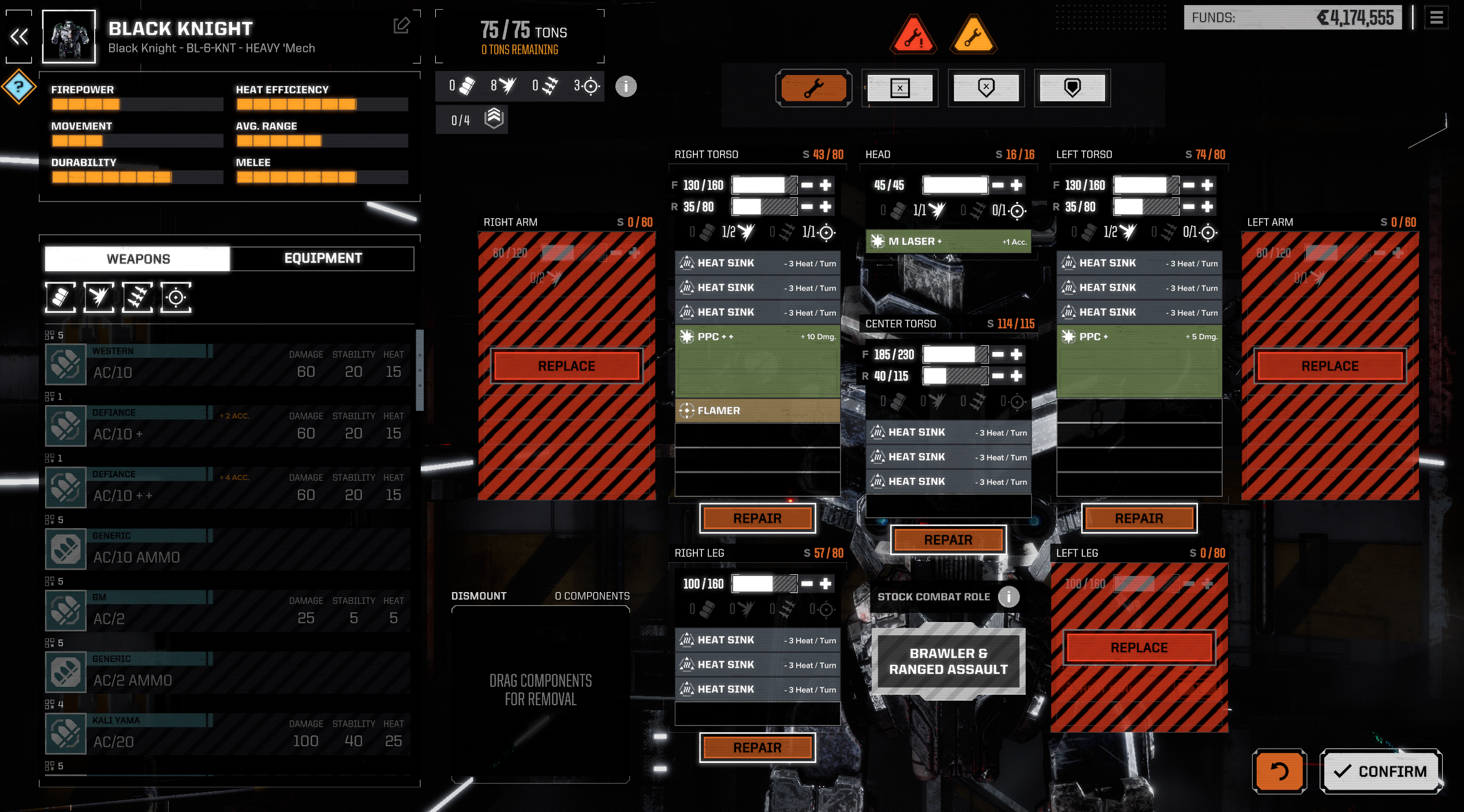Image resolution: width=1464 pixels, height=812 pixels.
Task: Toggle the ballistic weapon filter
Action: [x=59, y=297]
